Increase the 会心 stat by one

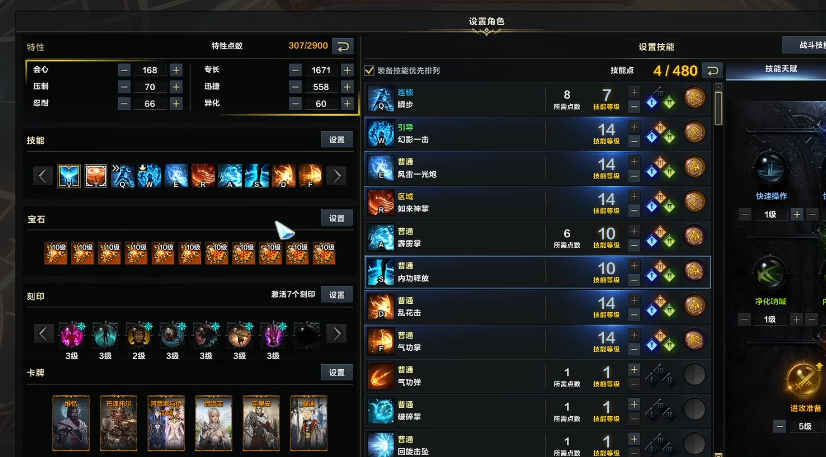(x=176, y=70)
